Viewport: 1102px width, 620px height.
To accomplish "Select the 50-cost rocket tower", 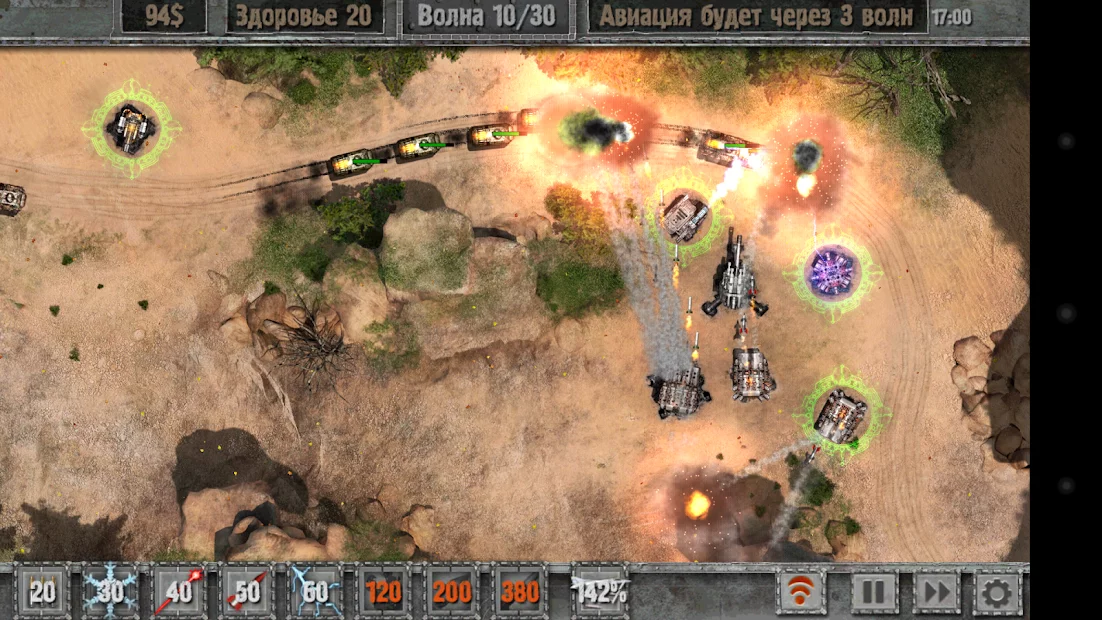I will (x=247, y=592).
